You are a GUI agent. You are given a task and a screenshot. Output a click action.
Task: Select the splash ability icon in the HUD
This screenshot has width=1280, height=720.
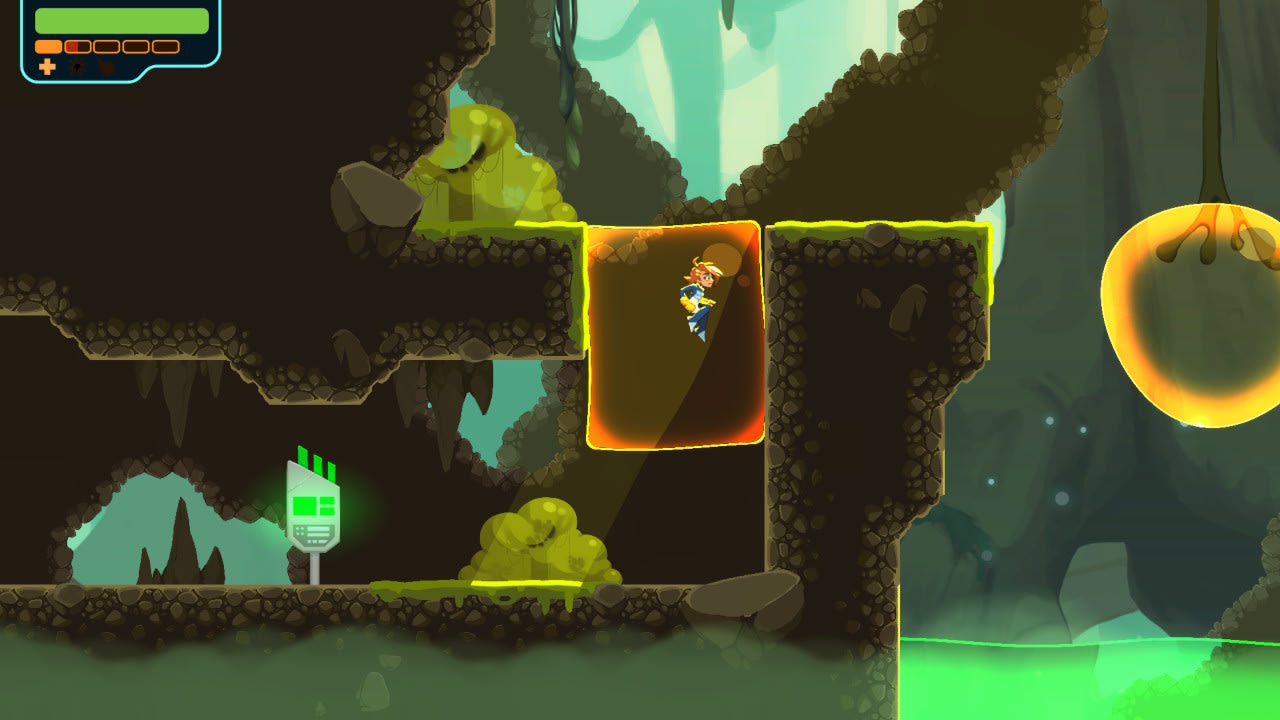pyautogui.click(x=77, y=66)
